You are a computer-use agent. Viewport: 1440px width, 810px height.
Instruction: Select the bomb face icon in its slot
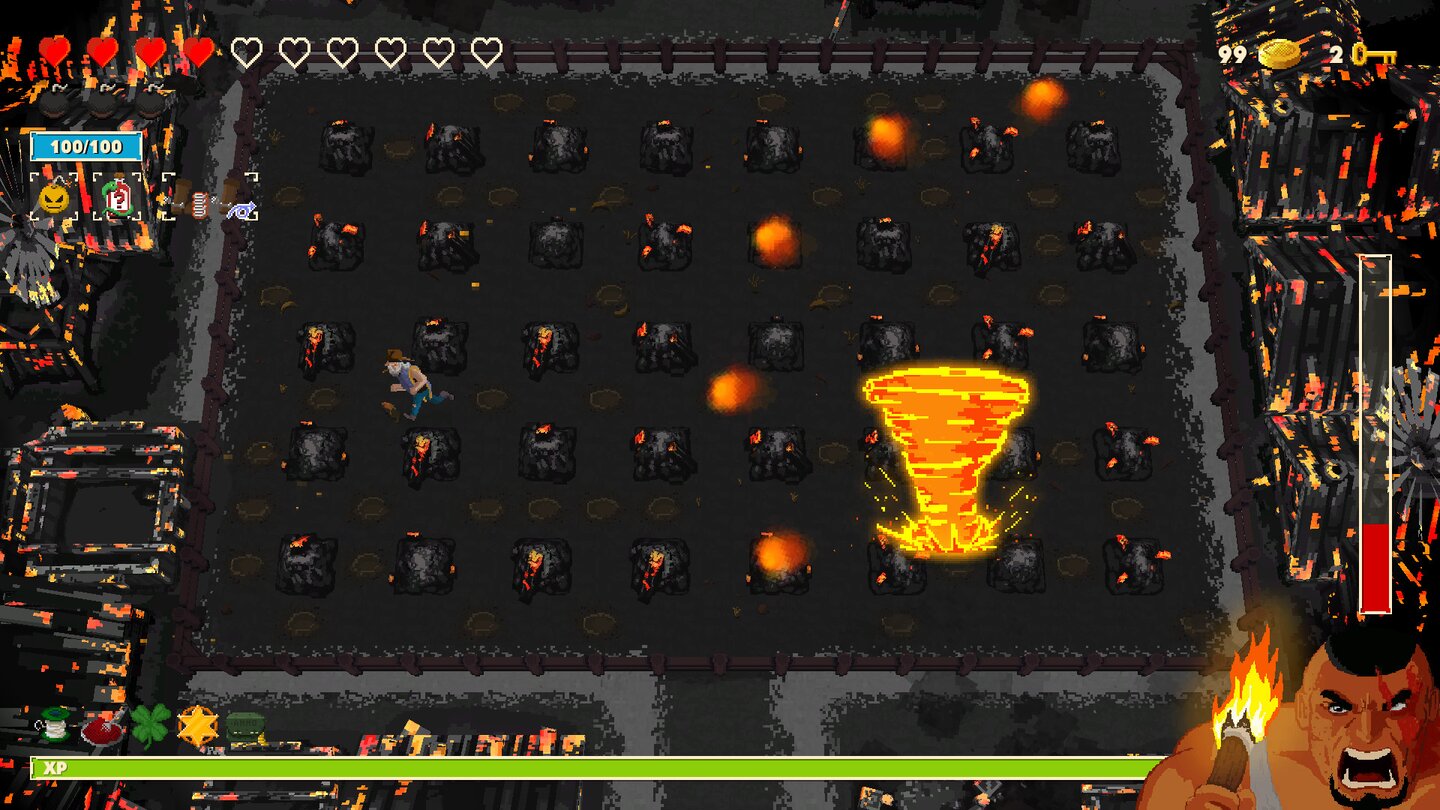point(53,198)
